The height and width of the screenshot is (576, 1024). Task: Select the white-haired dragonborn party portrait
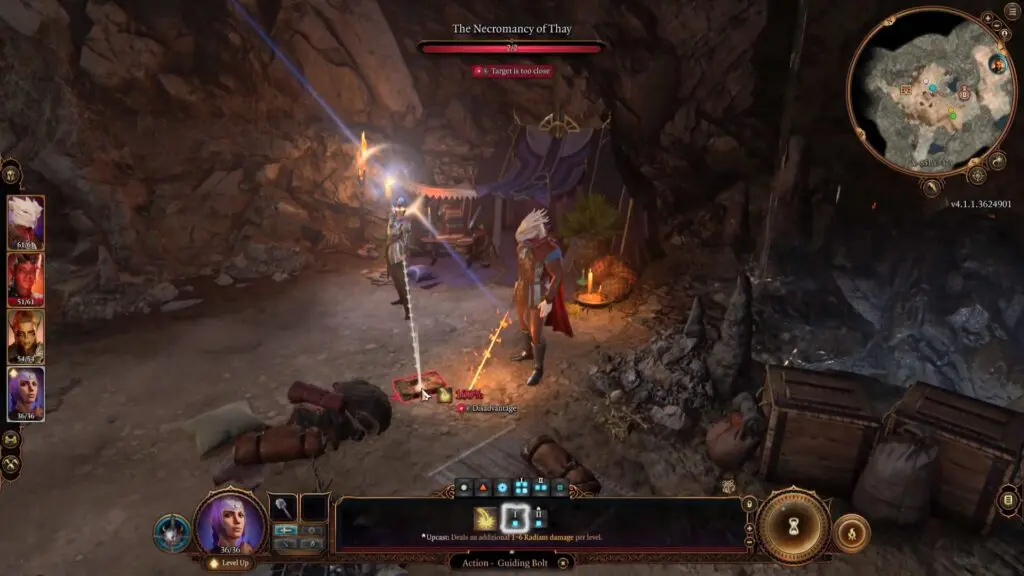25,221
